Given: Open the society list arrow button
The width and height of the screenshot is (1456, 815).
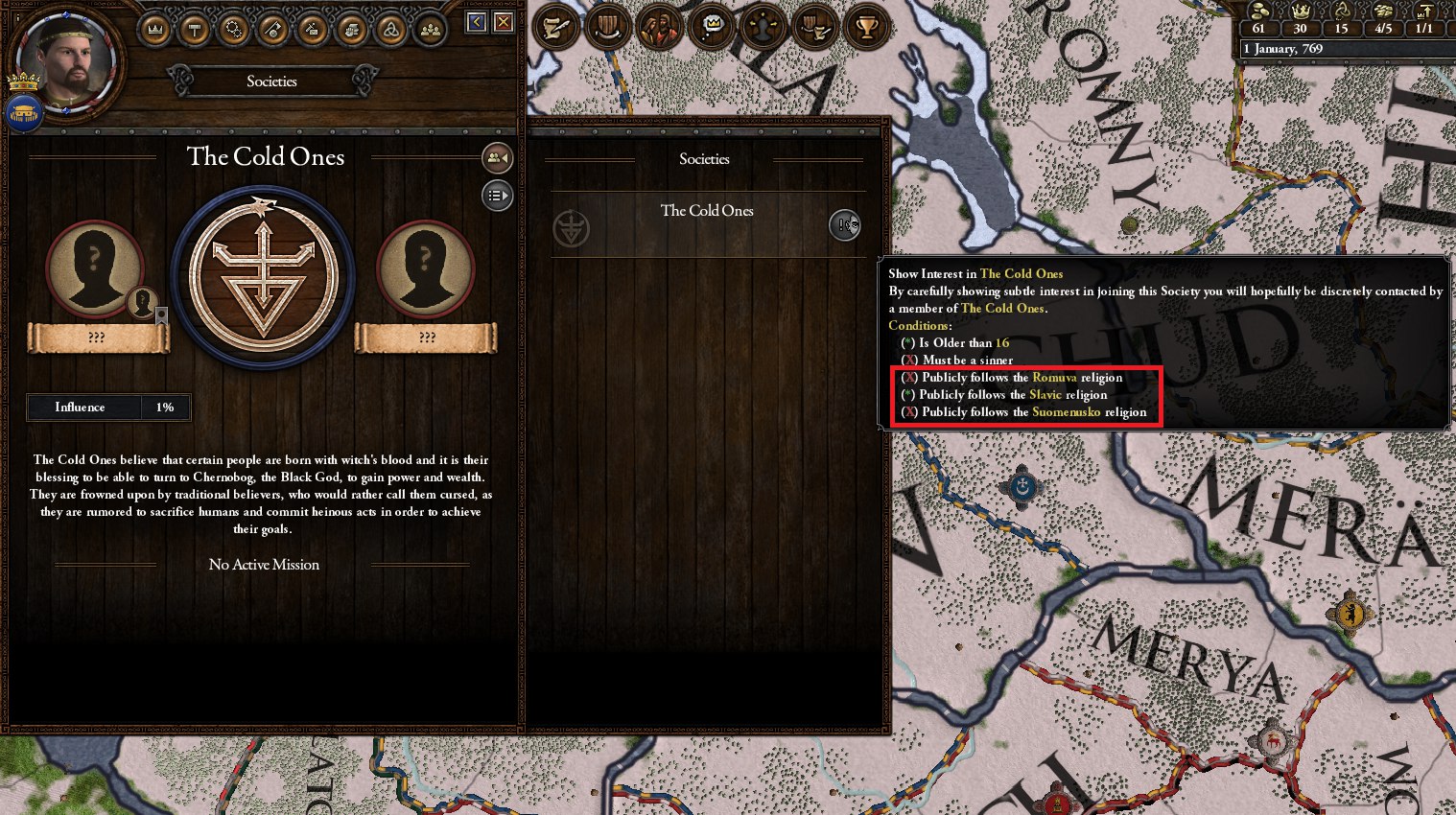Looking at the screenshot, I should coord(497,196).
